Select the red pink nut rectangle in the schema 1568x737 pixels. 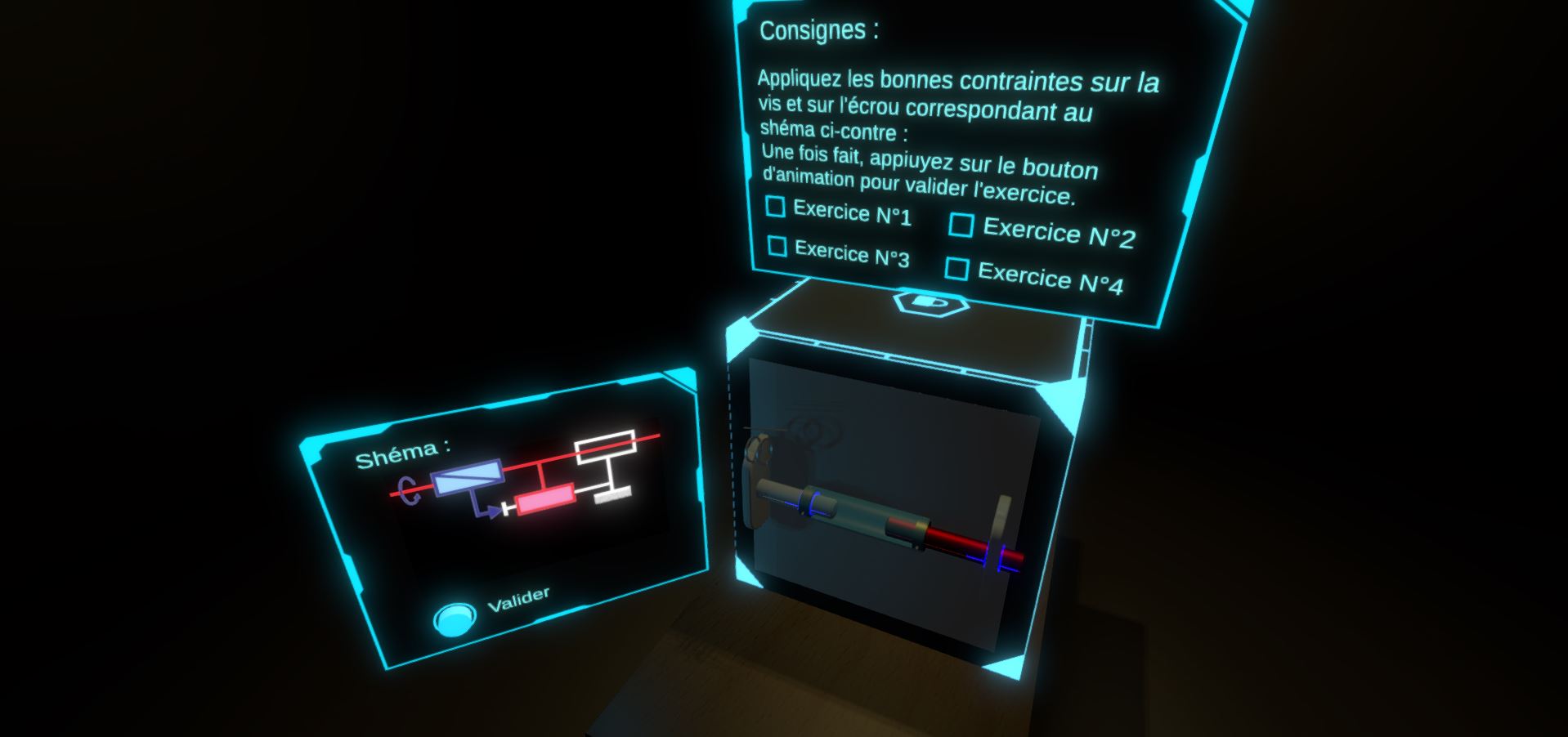pos(544,501)
